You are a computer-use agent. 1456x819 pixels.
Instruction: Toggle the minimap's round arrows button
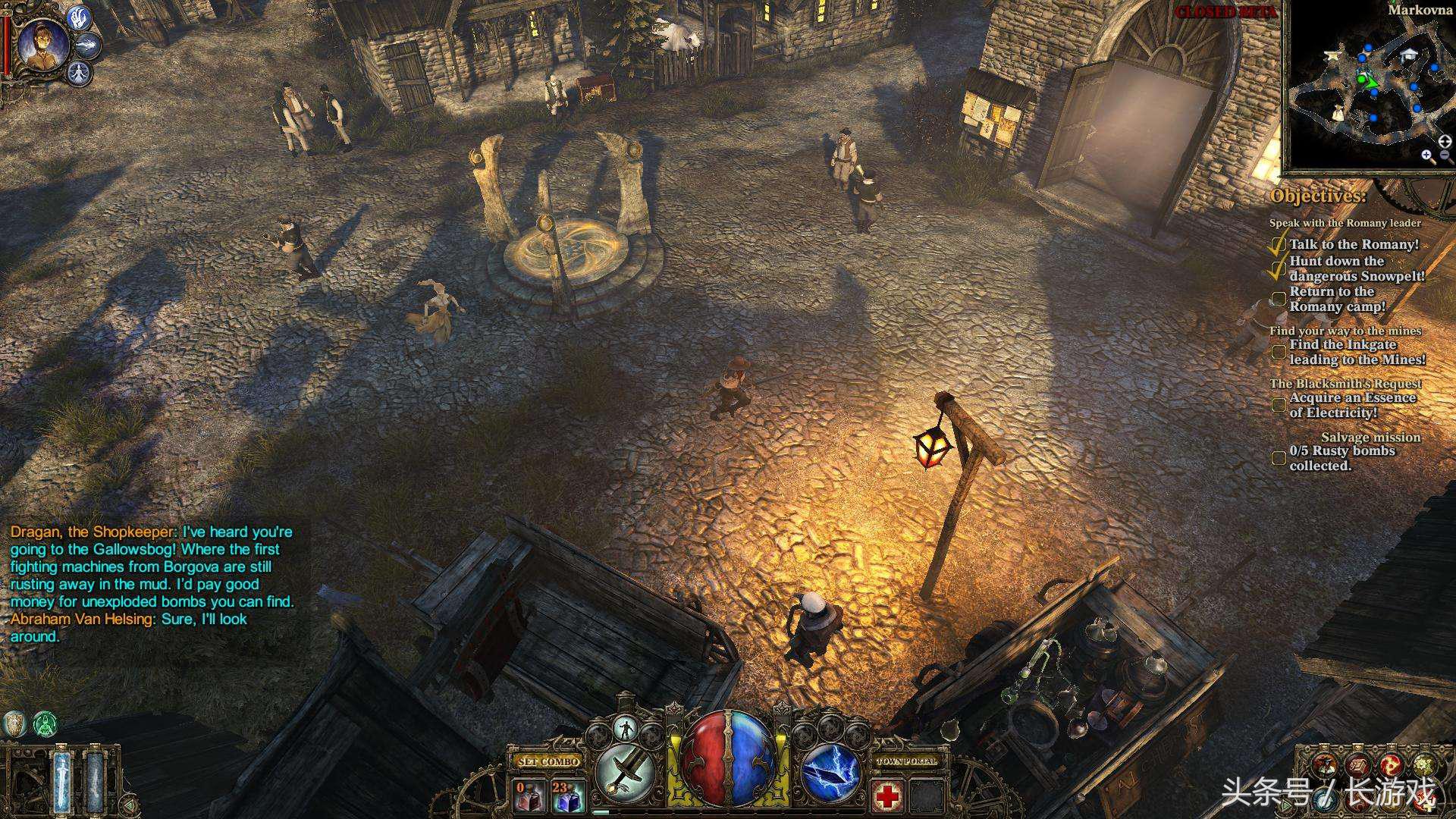(x=1445, y=140)
